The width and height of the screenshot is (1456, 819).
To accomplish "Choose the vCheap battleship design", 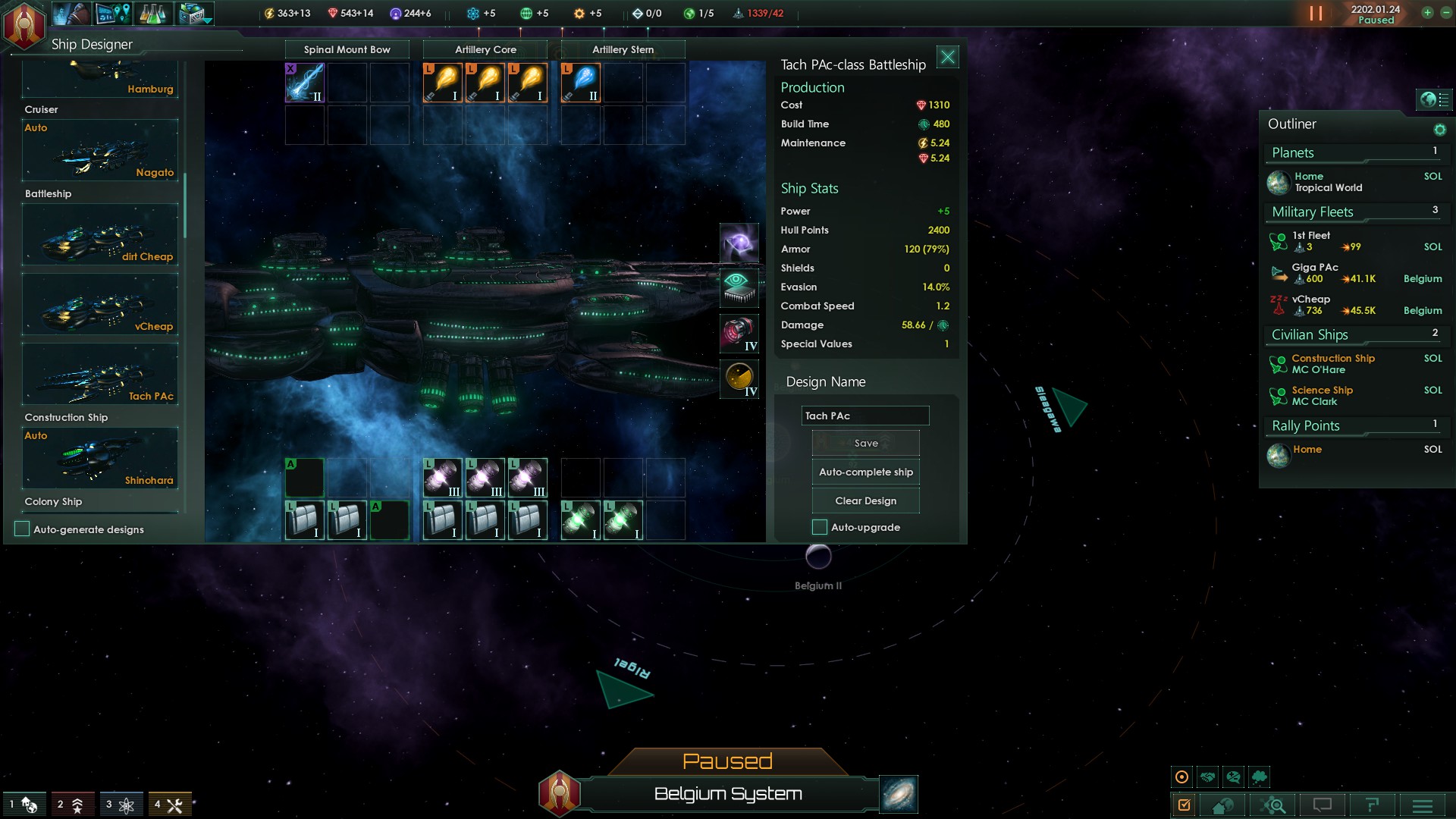I will point(100,305).
